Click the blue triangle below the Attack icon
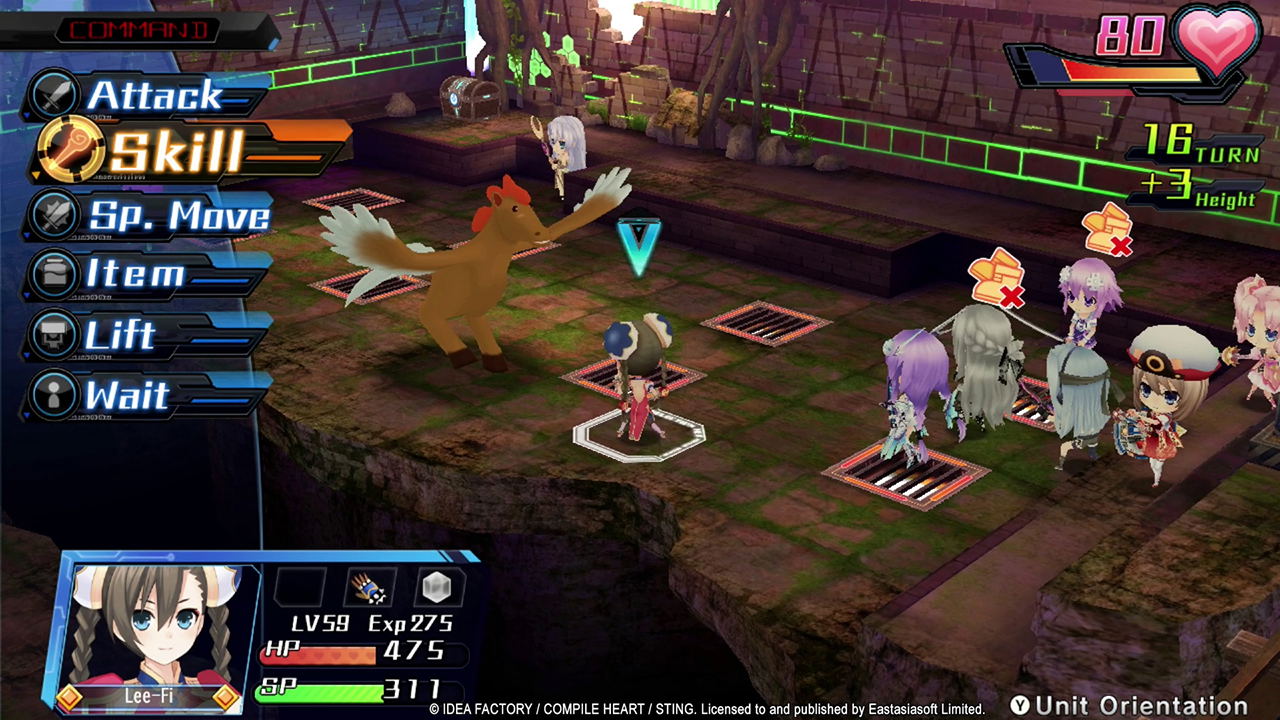The height and width of the screenshot is (720, 1280). click(x=24, y=113)
